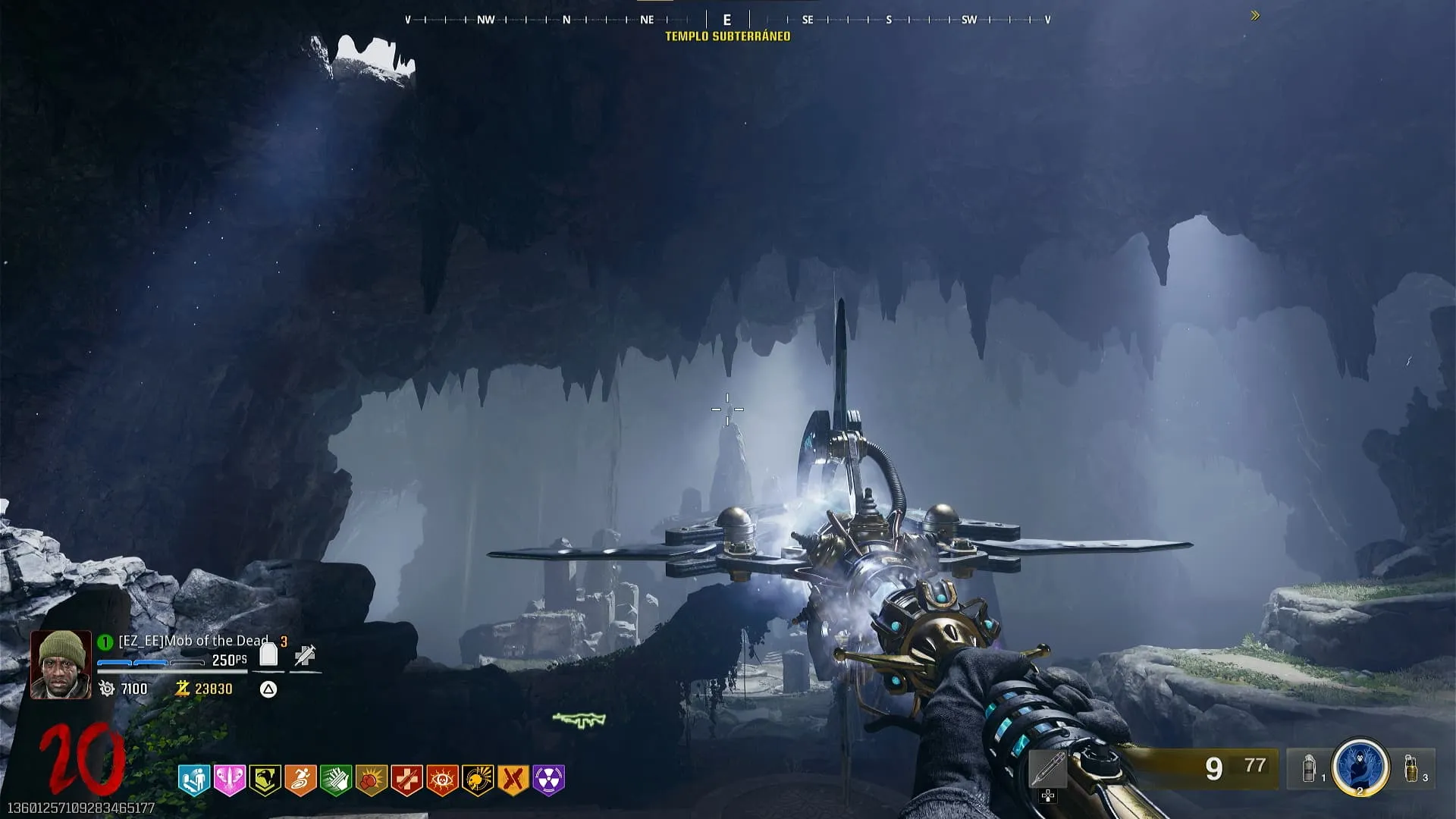
Task: Select the Quick Revive perk icon
Action: click(x=193, y=780)
